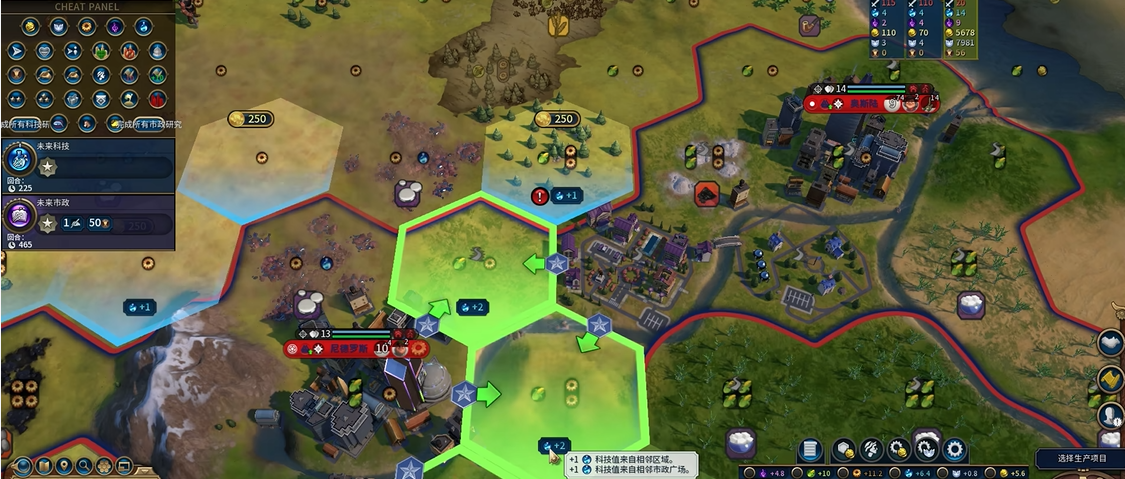Open the manage citizens icon
Screen dimensions: 1125x479
872,450
